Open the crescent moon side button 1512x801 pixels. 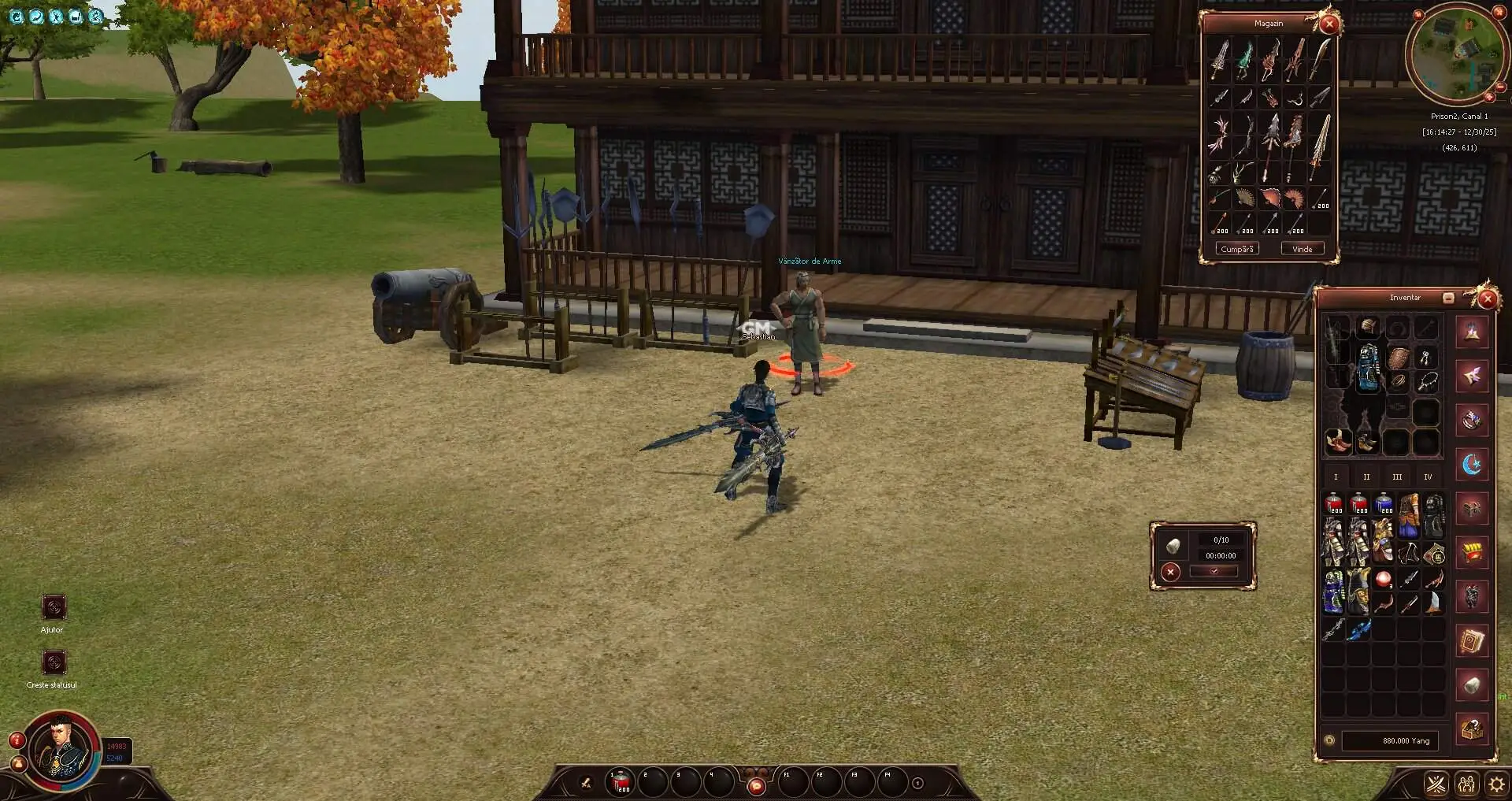1472,464
